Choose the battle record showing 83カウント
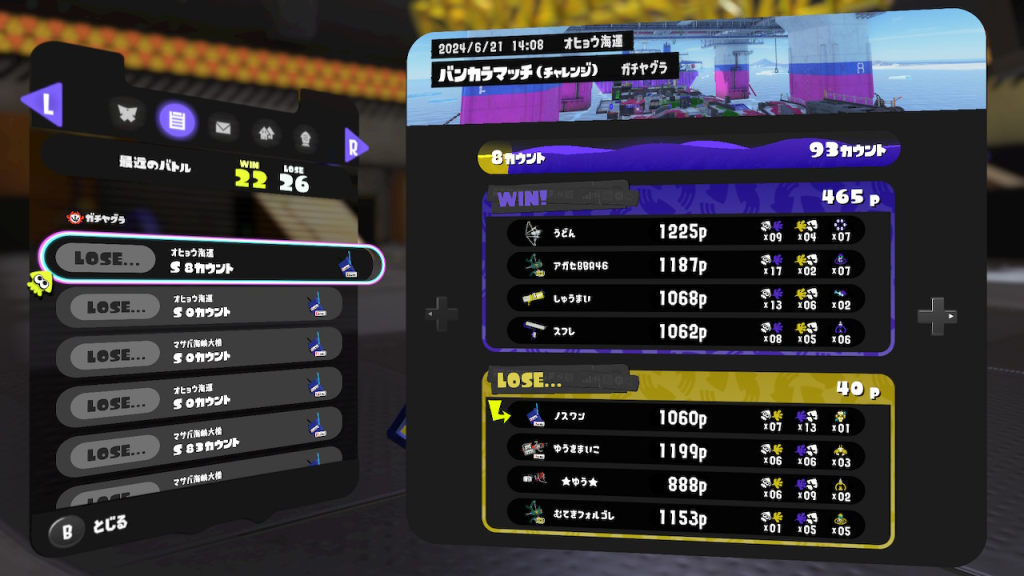Viewport: 1024px width, 576px height. (x=200, y=453)
